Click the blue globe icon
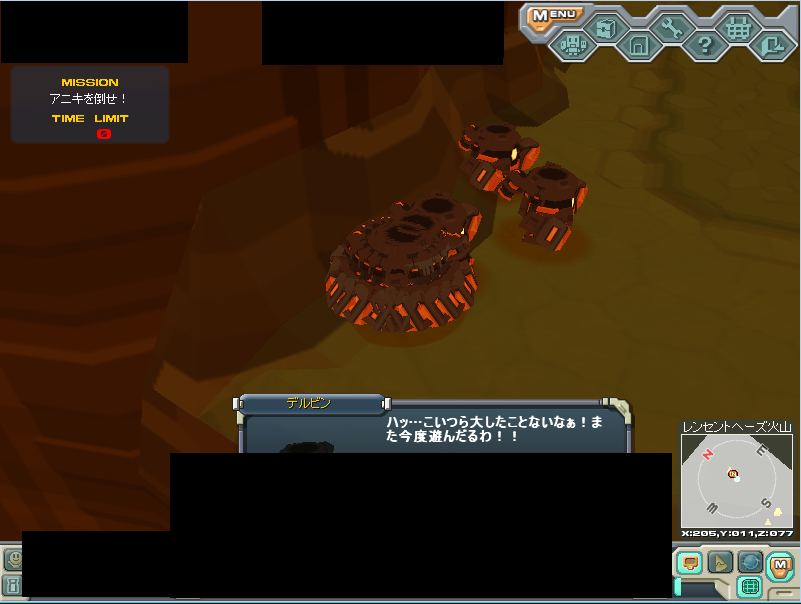 click(750, 563)
